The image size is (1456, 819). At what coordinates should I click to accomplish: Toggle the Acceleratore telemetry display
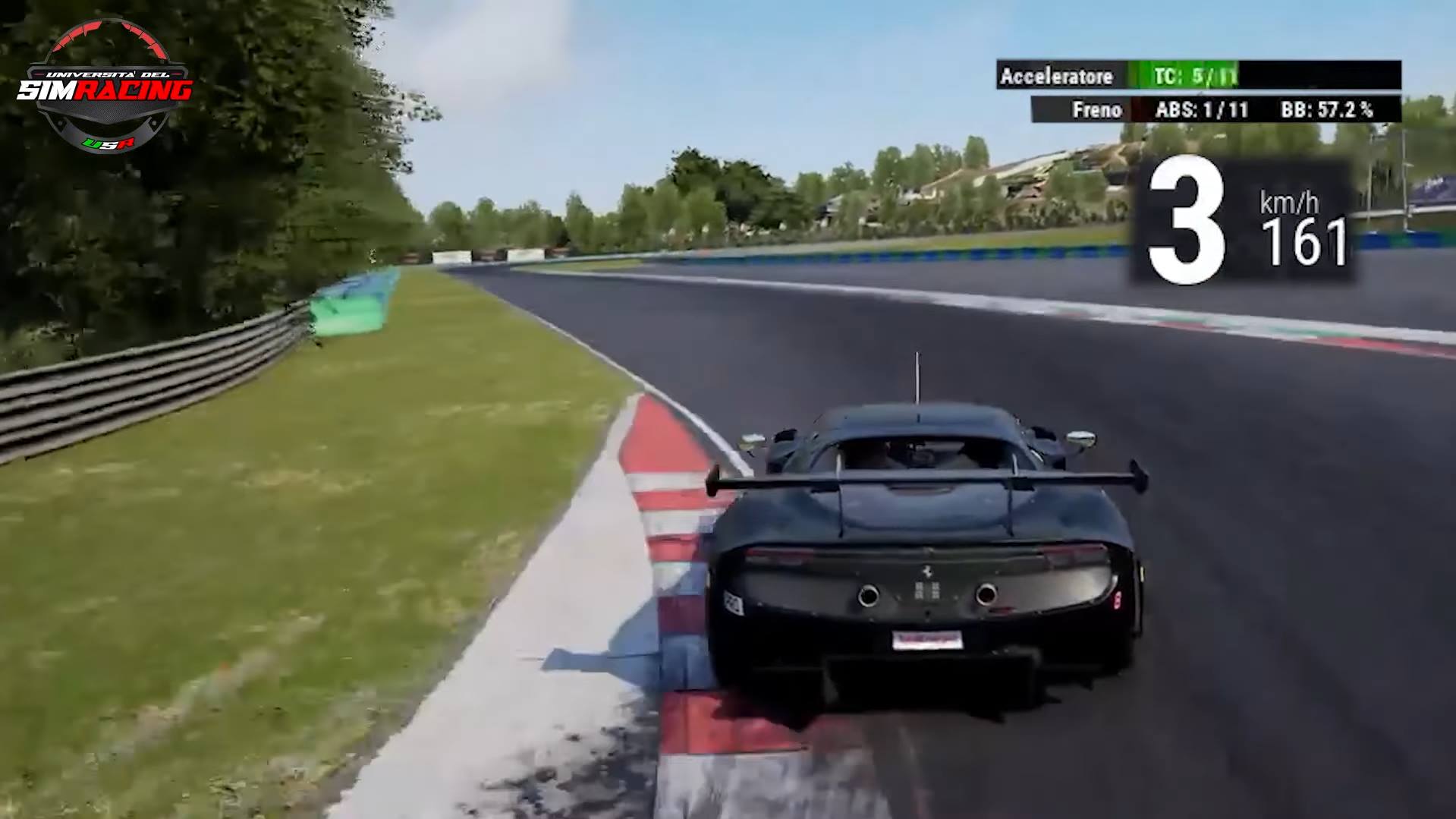(1058, 77)
